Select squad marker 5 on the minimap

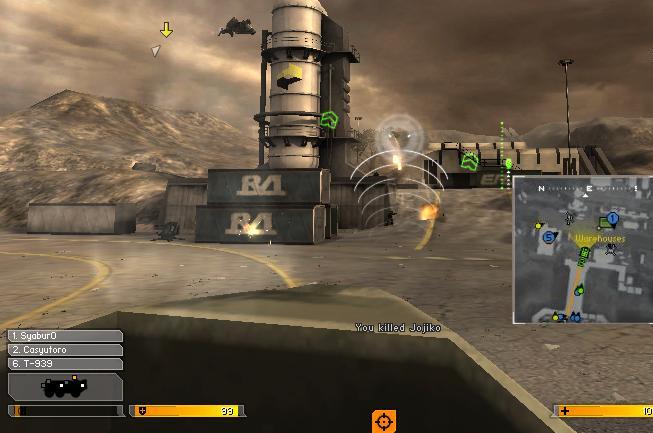point(548,237)
